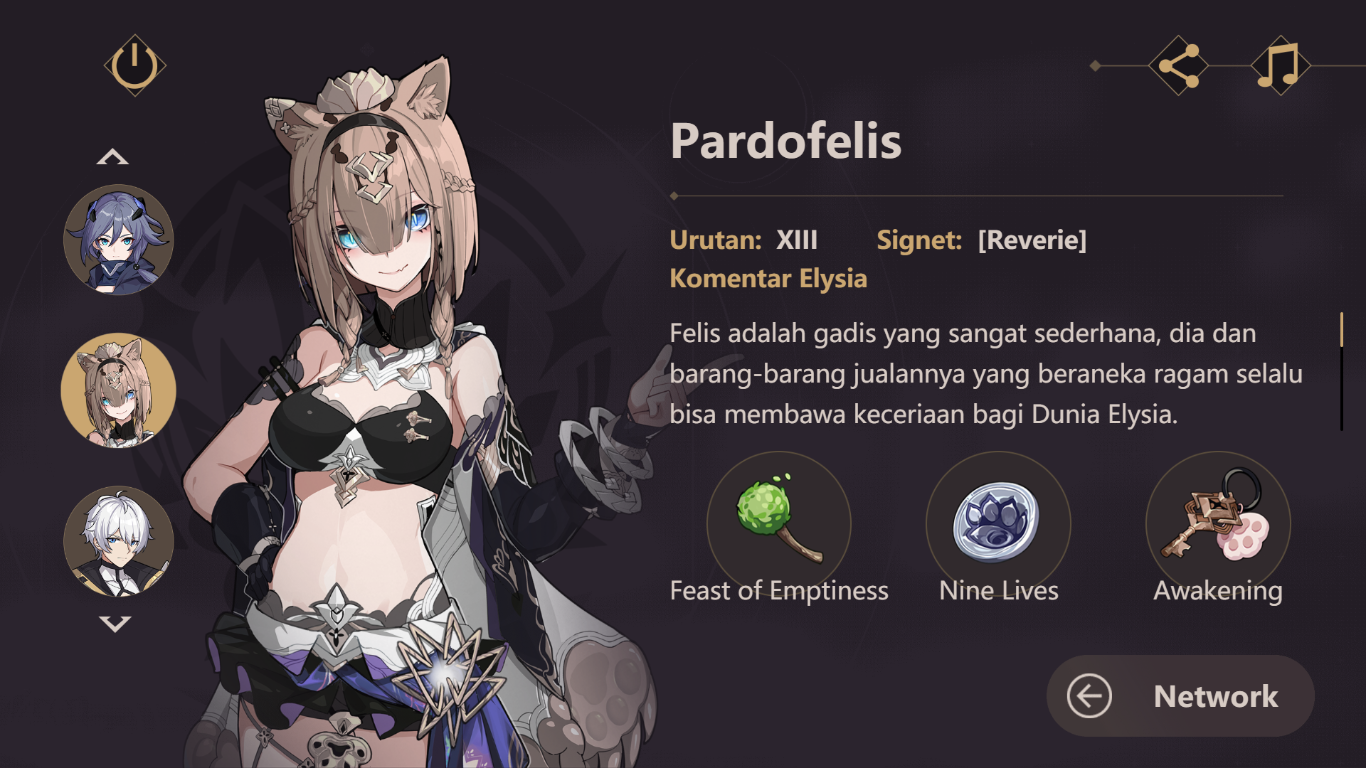Select the Signet [Reverie] label
Viewport: 1366px width, 768px height.
(984, 240)
